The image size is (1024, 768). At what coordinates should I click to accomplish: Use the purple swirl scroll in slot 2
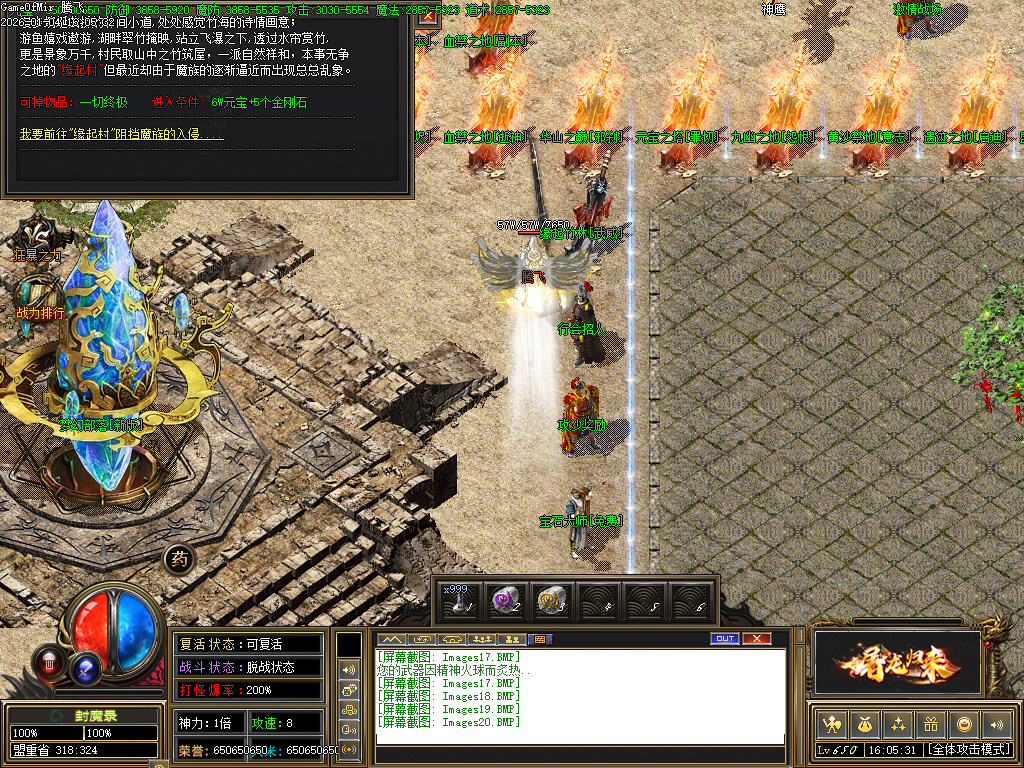506,600
